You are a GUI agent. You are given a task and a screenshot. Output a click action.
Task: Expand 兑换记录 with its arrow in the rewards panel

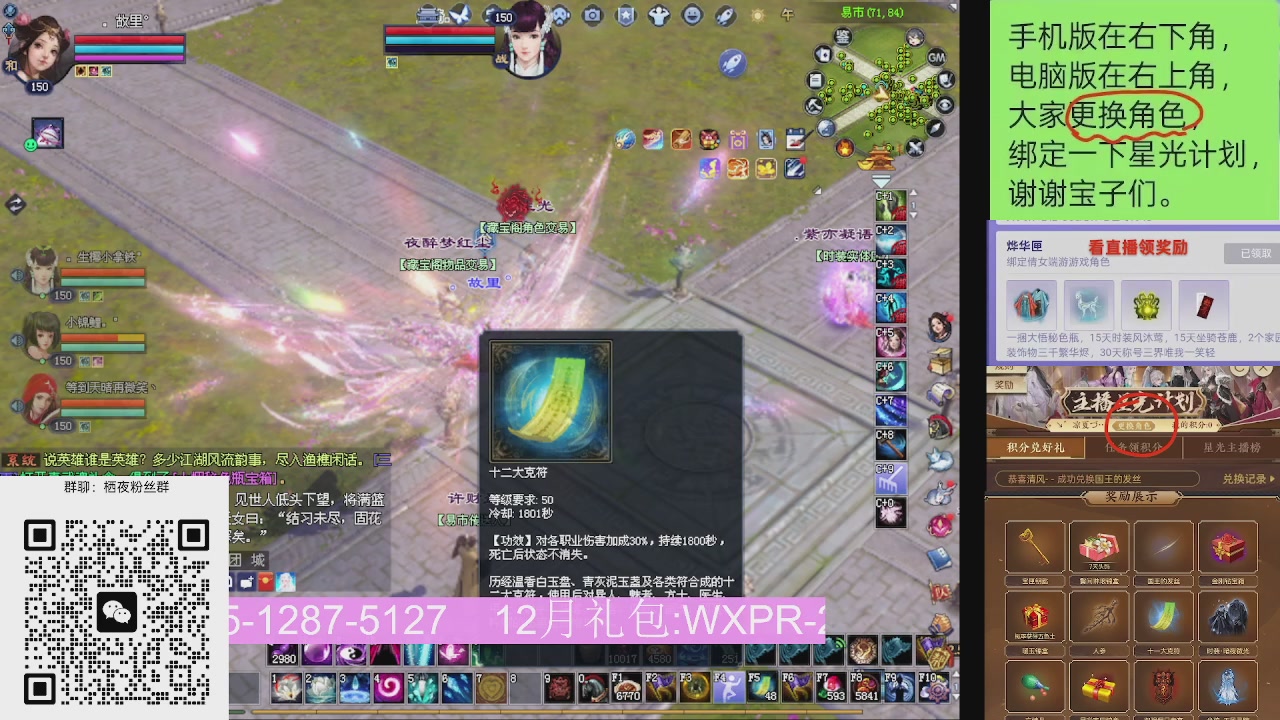coord(1272,479)
